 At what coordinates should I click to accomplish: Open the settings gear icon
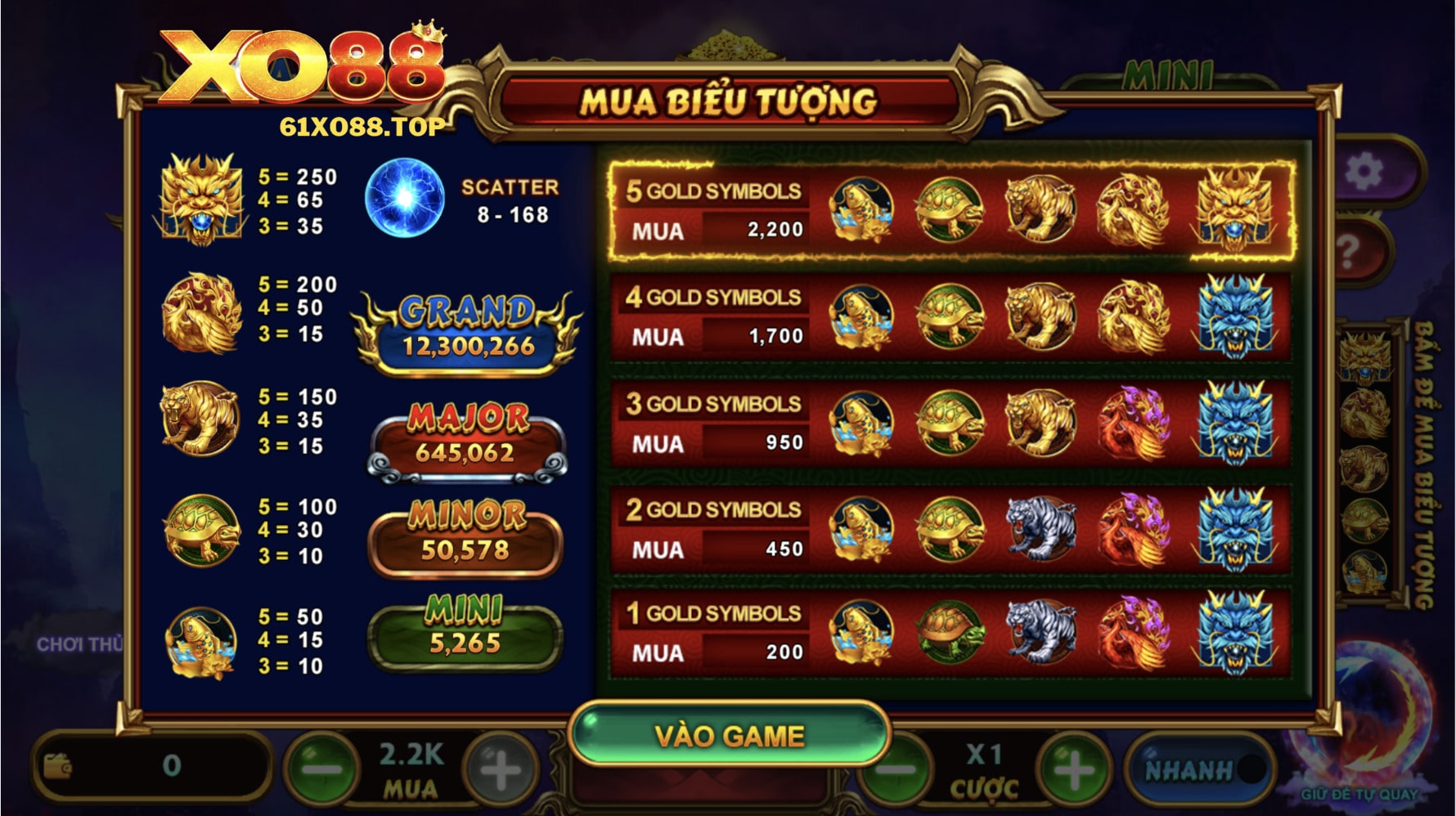tap(1364, 173)
